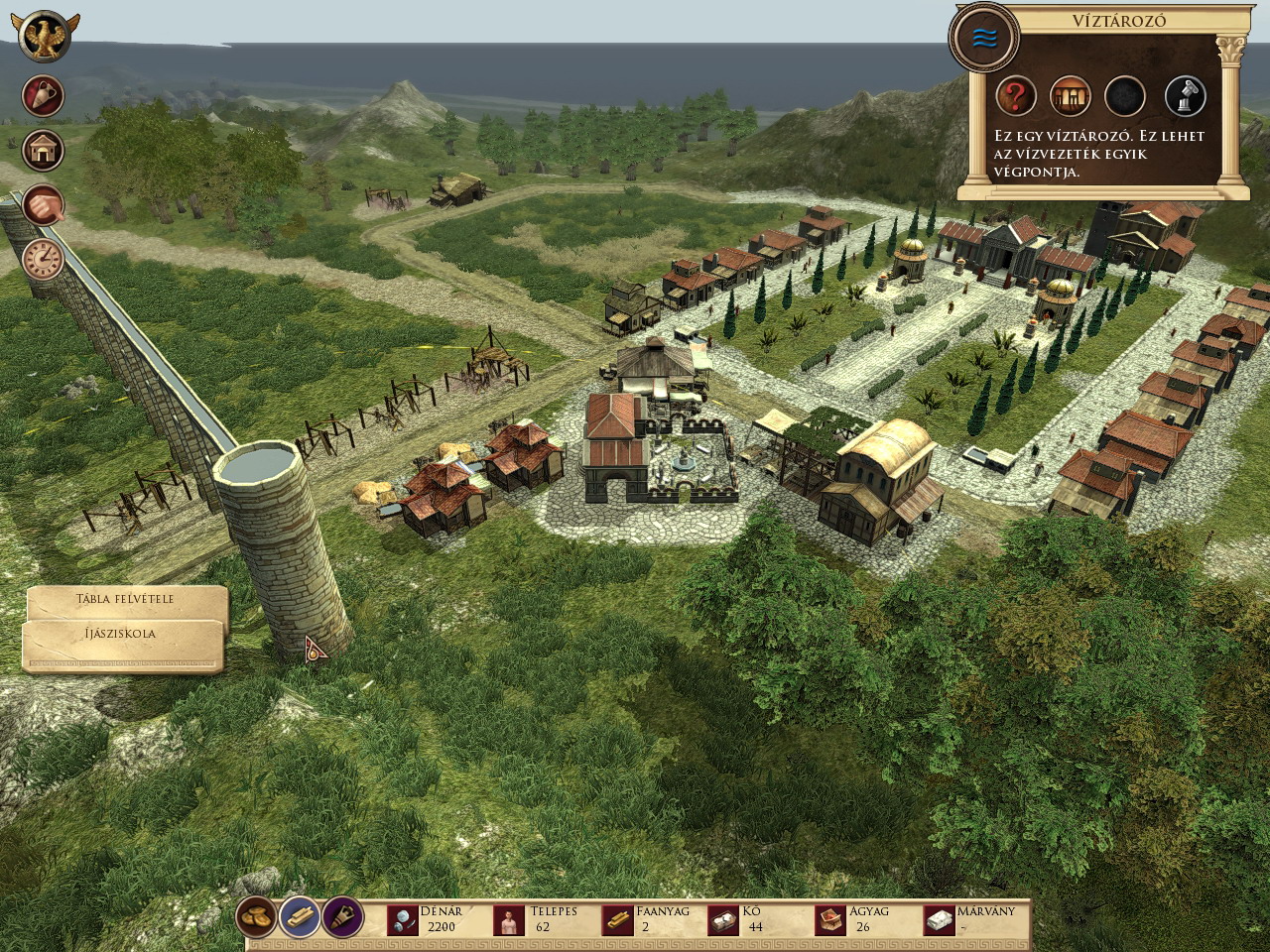Image resolution: width=1270 pixels, height=952 pixels.
Task: Click the clock time control
Action: (44, 259)
